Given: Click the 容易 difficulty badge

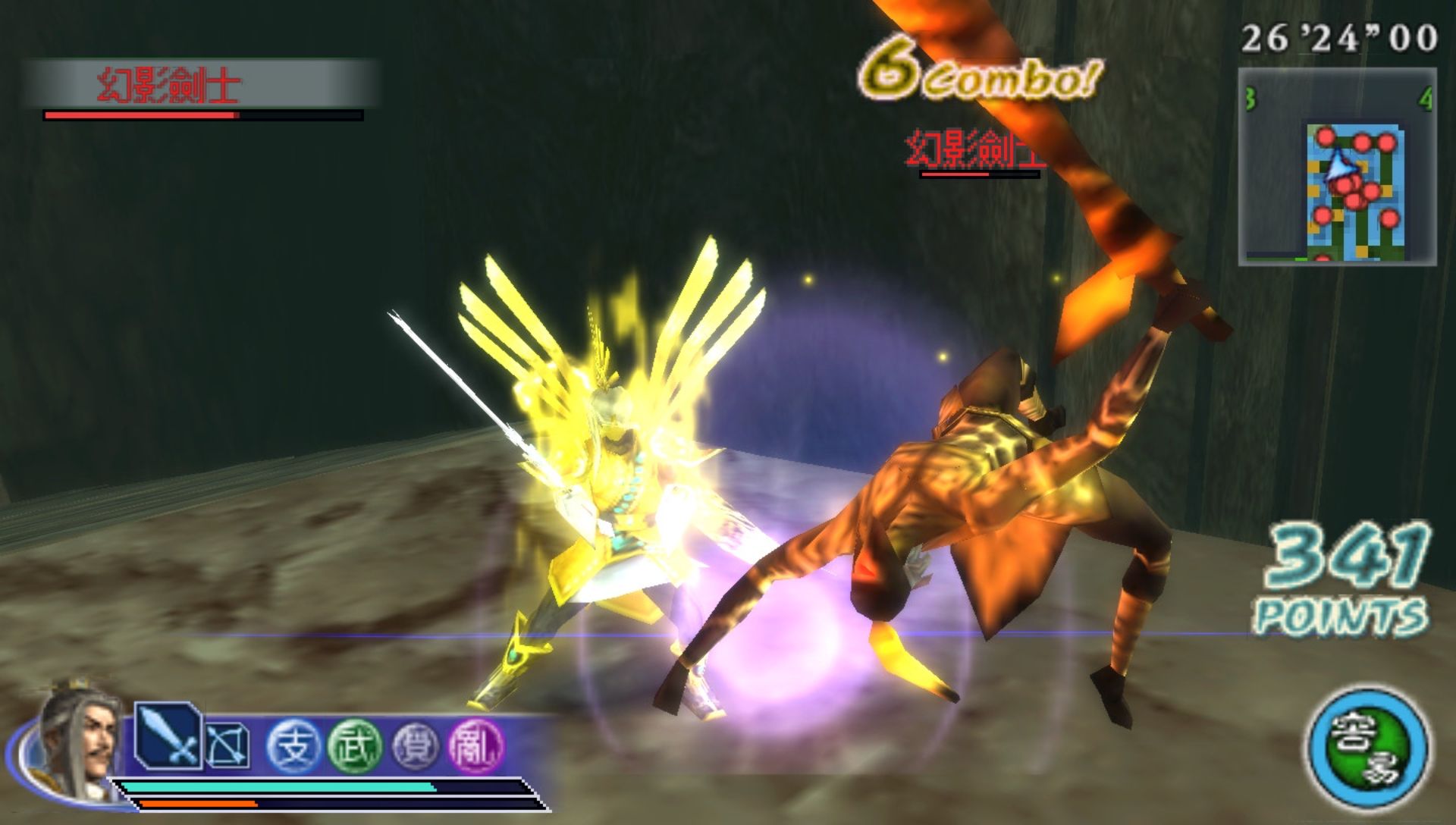Looking at the screenshot, I should click(1367, 747).
